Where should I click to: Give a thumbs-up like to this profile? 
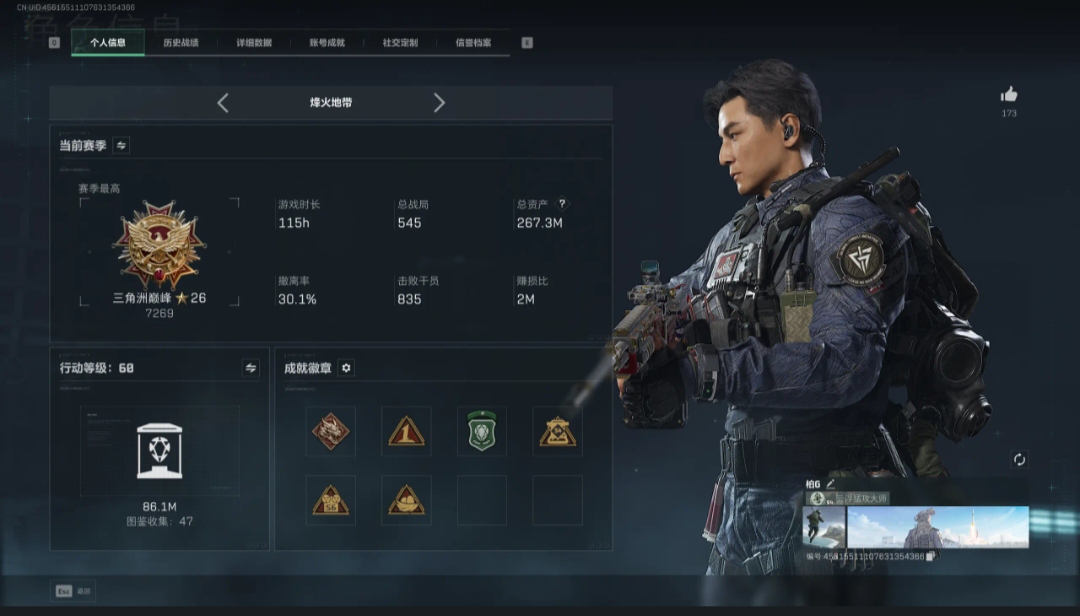point(1009,95)
